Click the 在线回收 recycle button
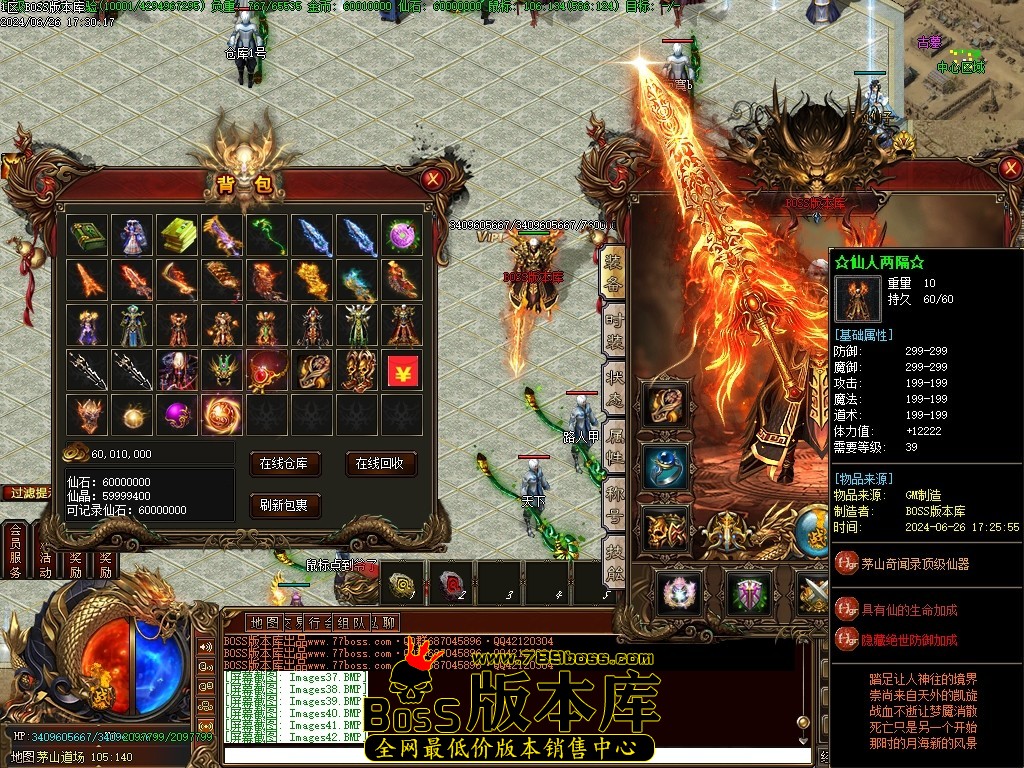The image size is (1024, 768). pos(380,463)
